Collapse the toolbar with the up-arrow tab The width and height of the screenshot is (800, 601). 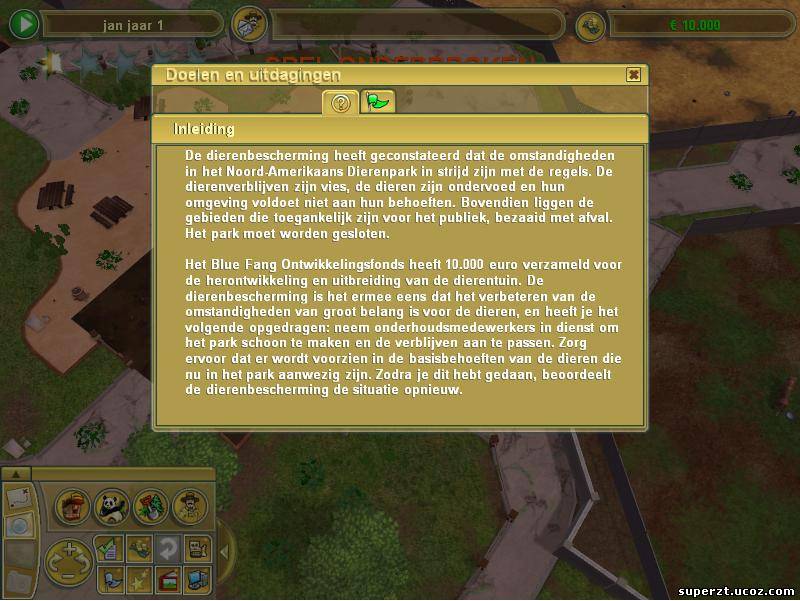[x=16, y=473]
